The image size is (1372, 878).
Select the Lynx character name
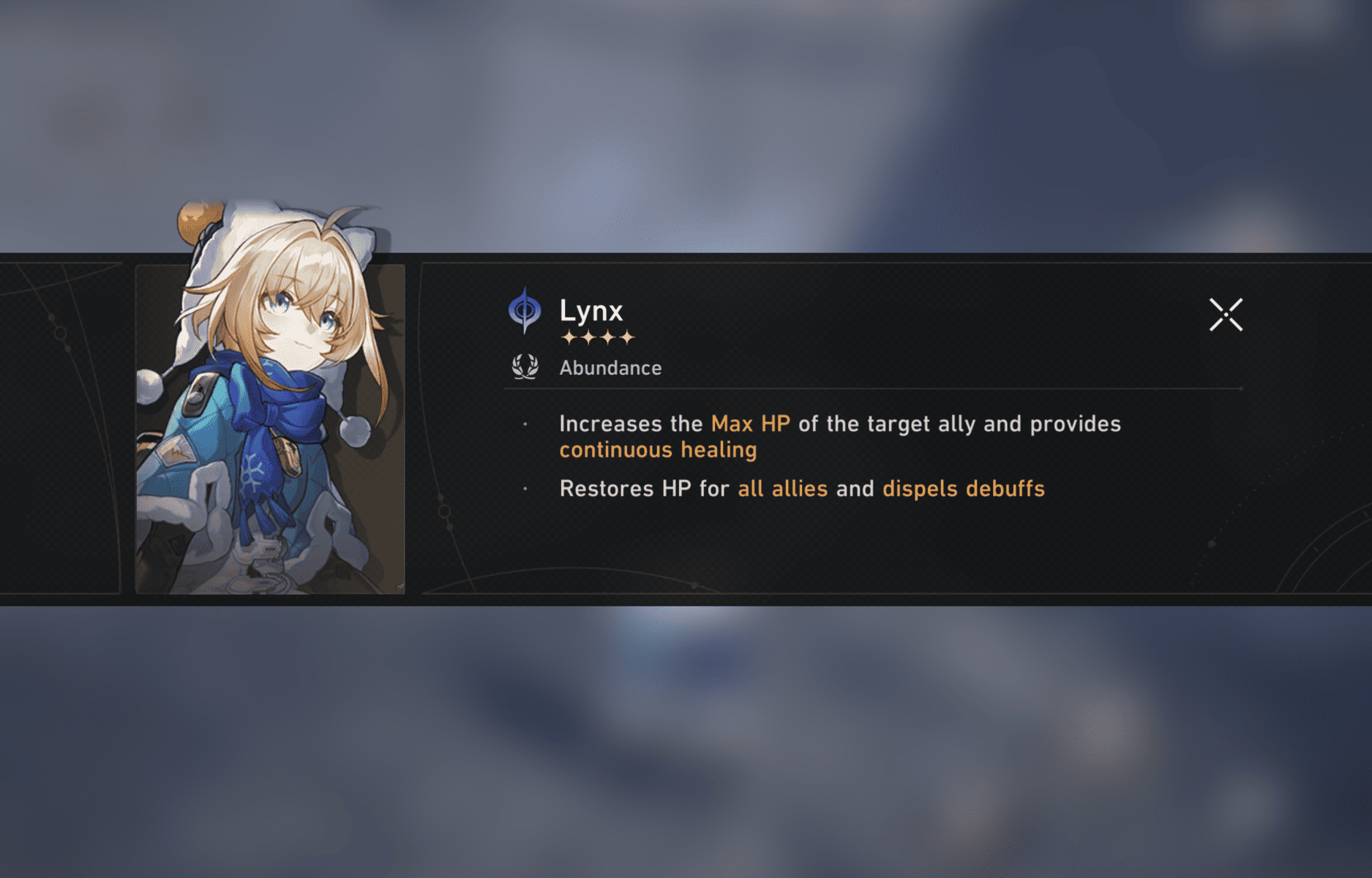point(591,311)
